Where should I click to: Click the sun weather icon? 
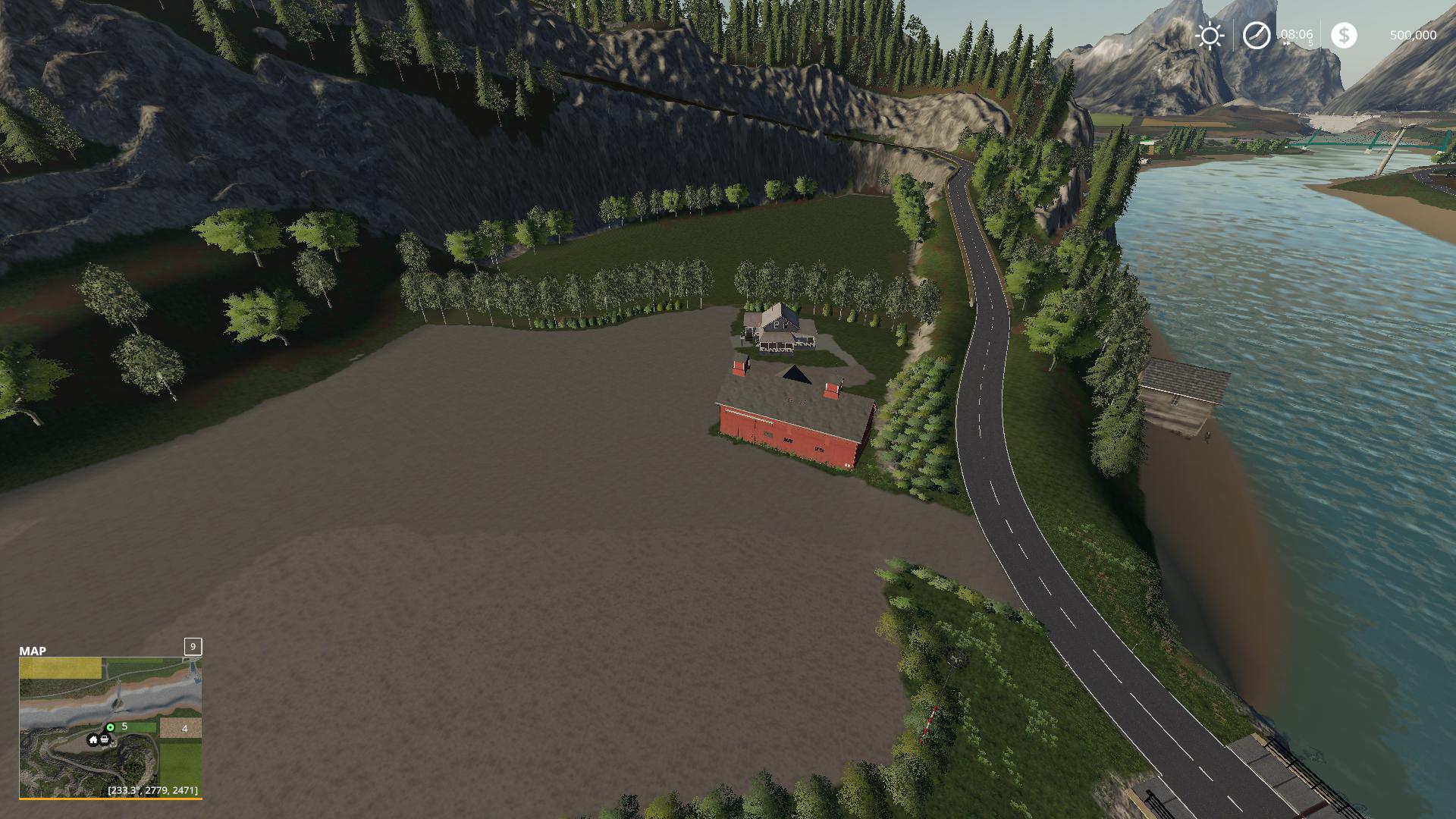point(1210,36)
